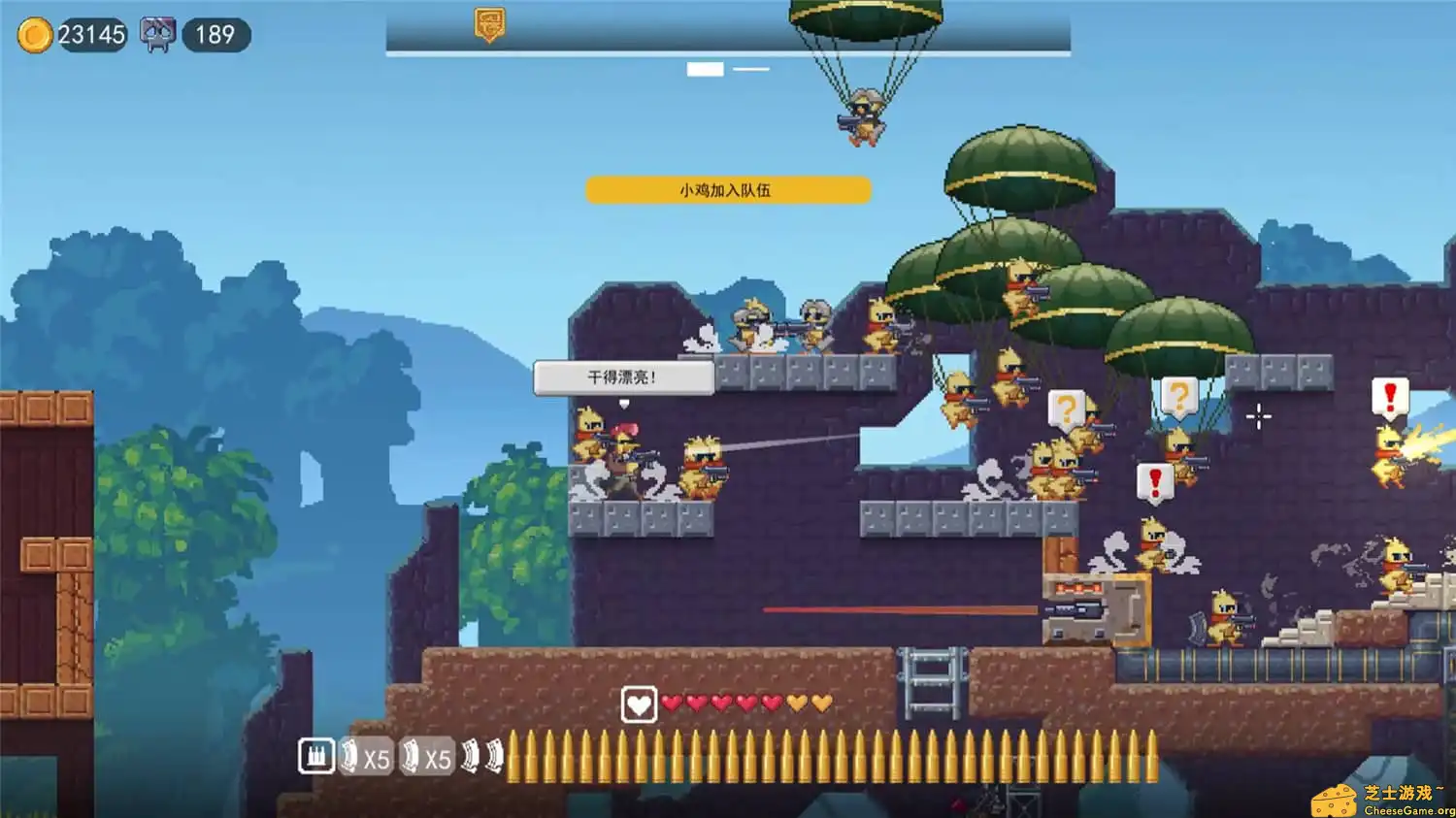
Task: Open the 干得漂亮 speech bubble
Action: (x=623, y=377)
